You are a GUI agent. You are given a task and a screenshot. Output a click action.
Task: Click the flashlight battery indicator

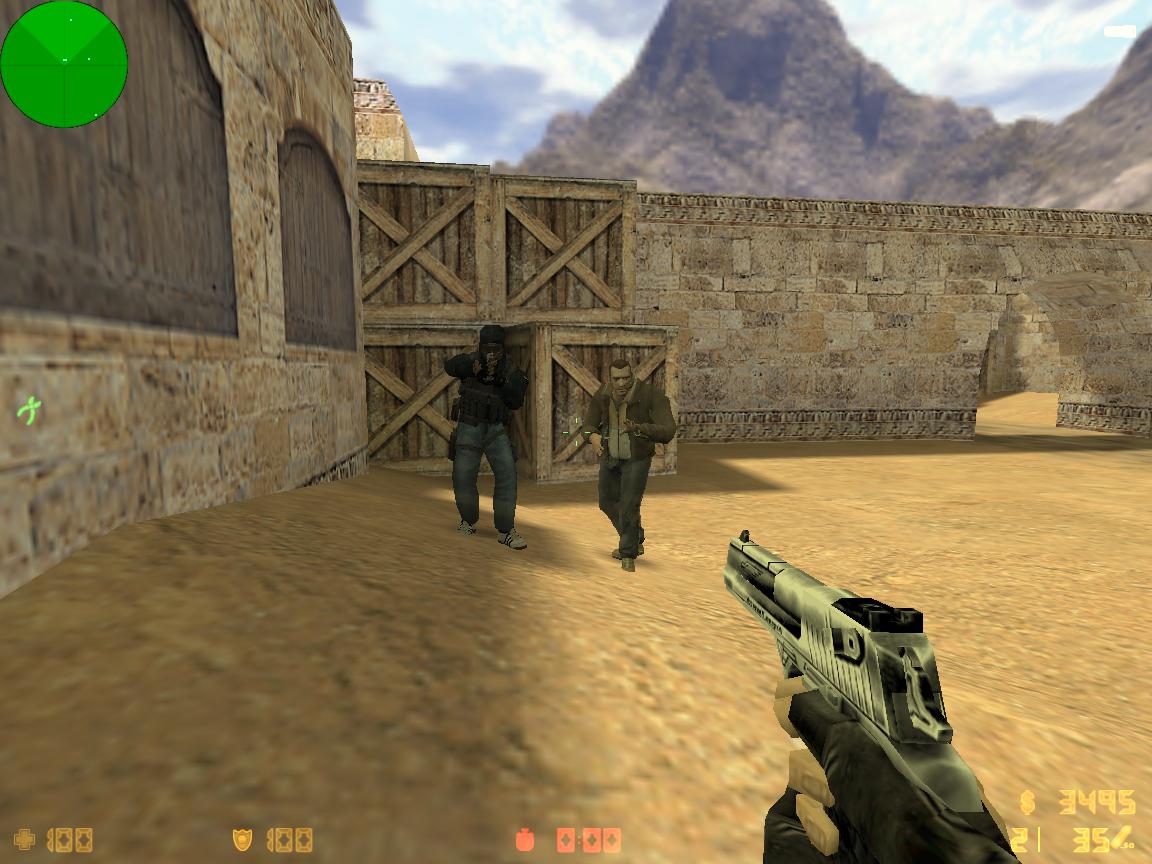tap(1120, 32)
